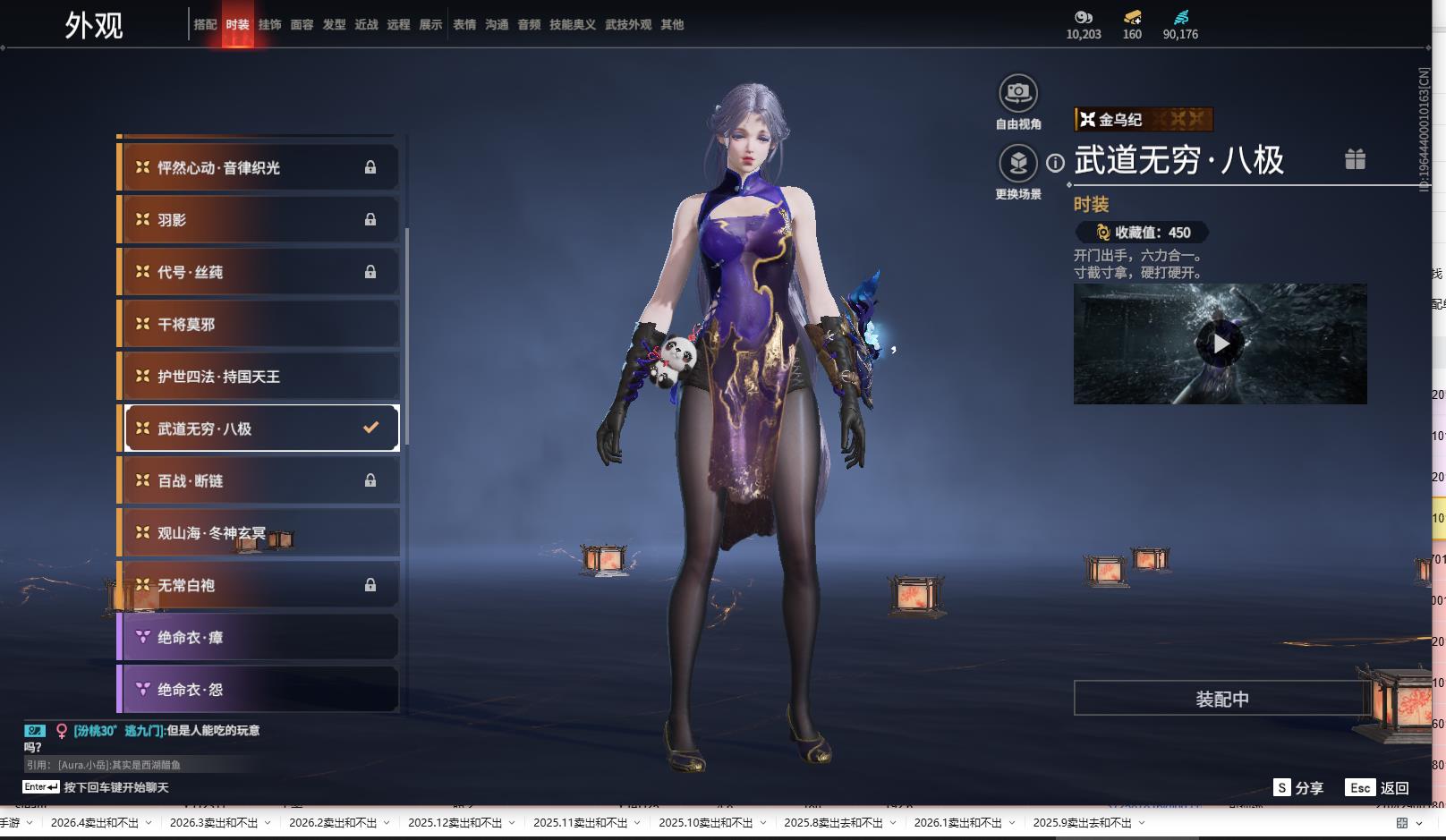Select 护世四法·持国天王 from the list

click(259, 377)
